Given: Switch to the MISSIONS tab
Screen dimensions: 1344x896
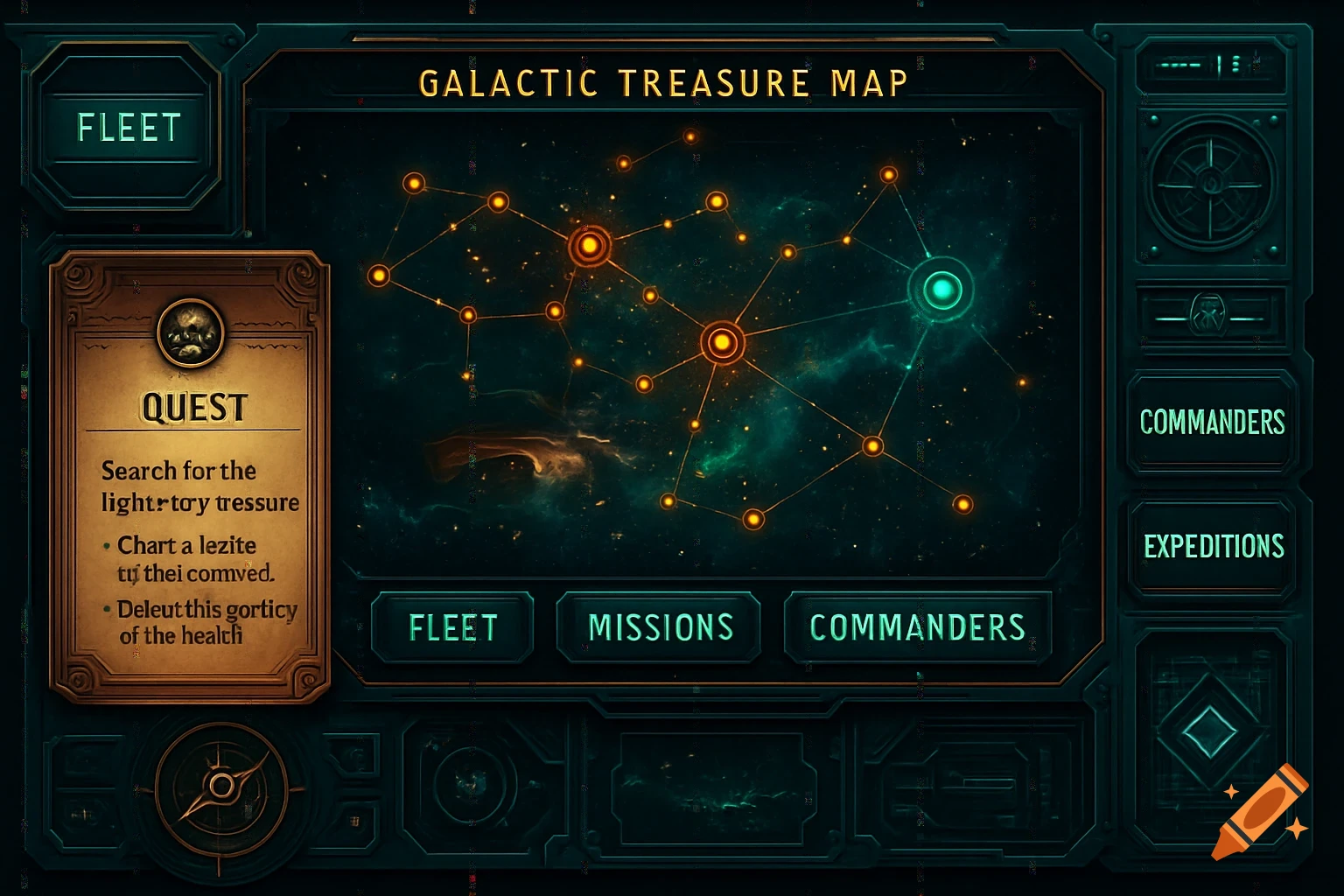Looking at the screenshot, I should point(659,626).
